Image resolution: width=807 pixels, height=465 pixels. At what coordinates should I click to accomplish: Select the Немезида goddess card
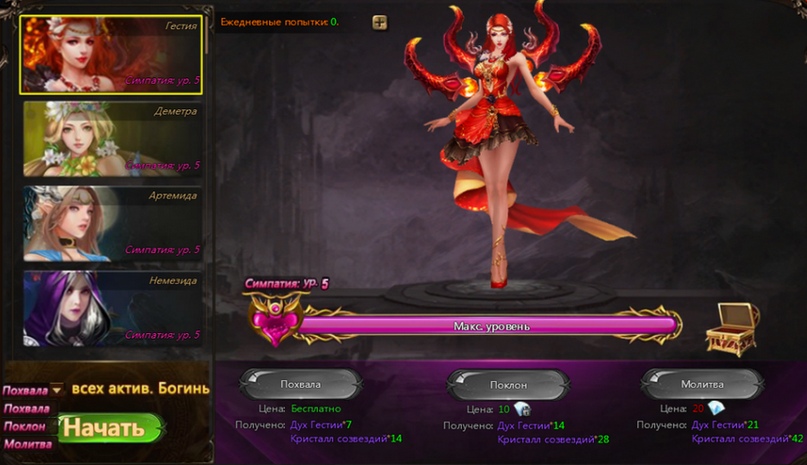click(111, 307)
